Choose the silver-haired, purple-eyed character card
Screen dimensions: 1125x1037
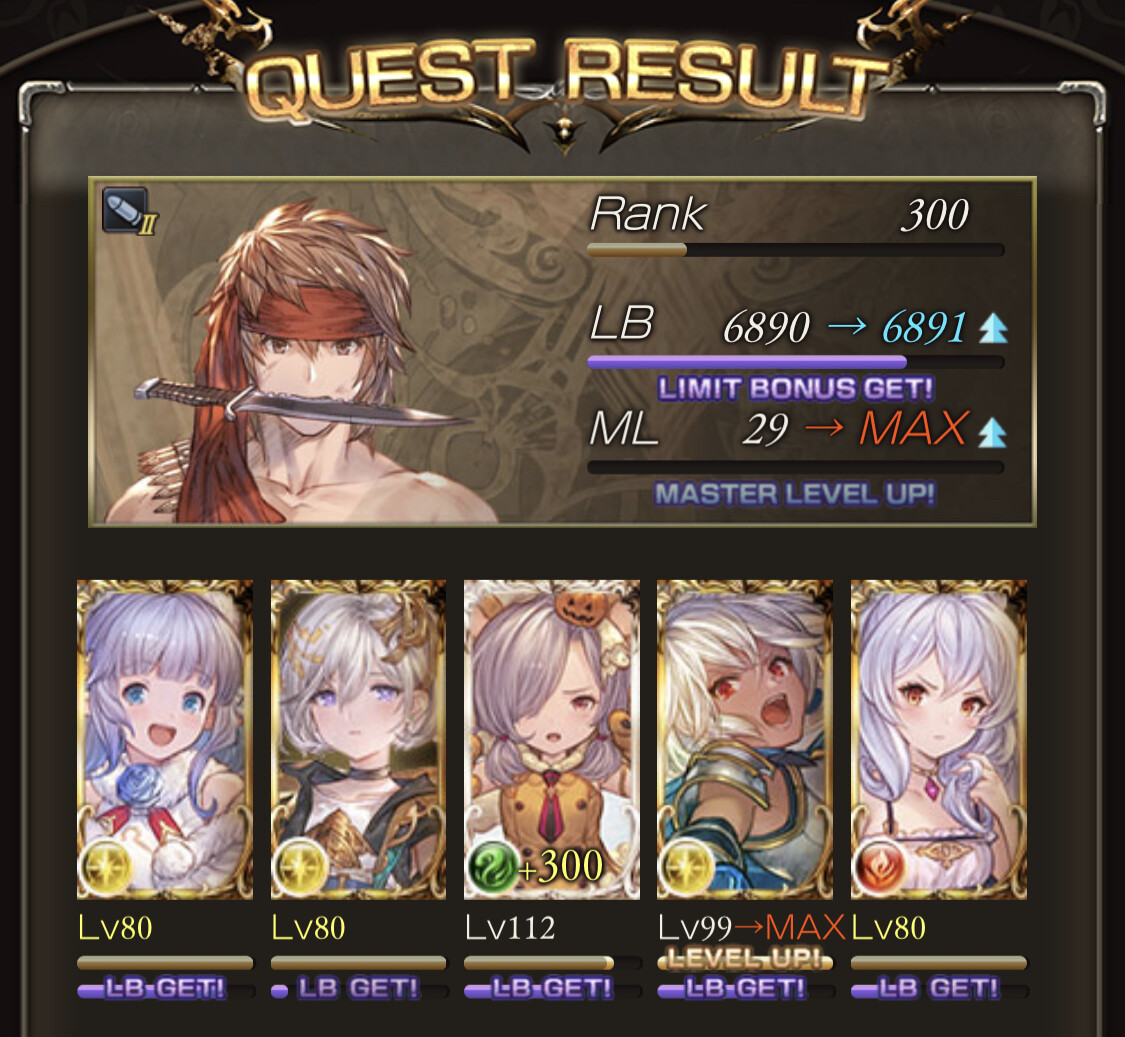pos(358,738)
